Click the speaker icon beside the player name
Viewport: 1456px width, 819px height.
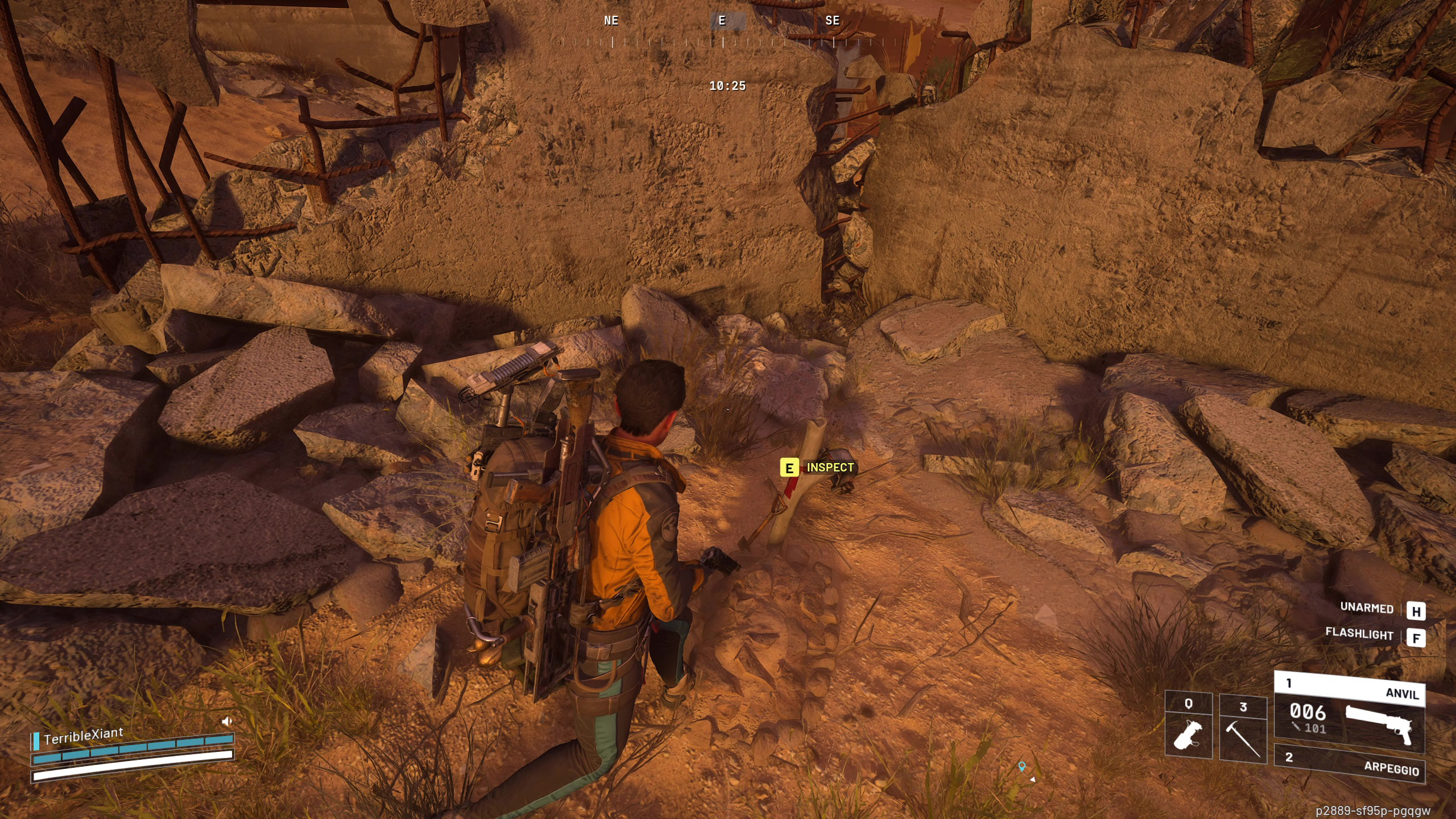tap(227, 721)
